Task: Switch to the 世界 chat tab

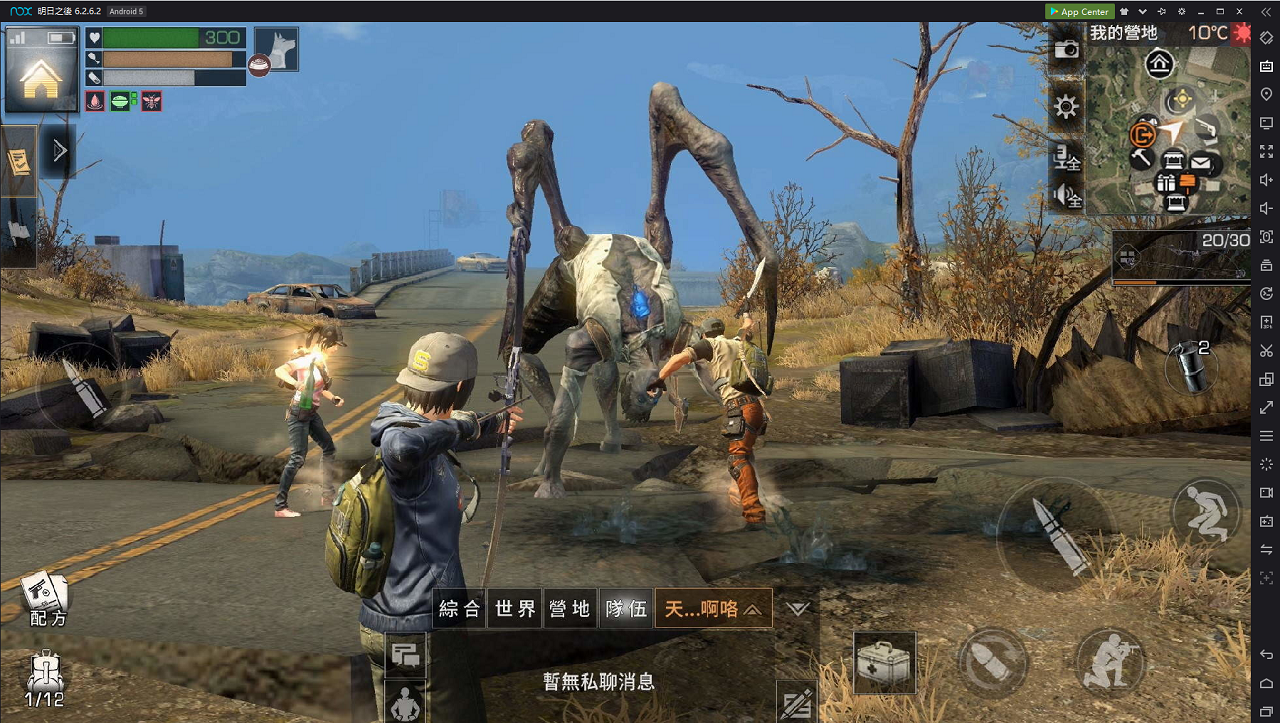Action: coord(515,608)
